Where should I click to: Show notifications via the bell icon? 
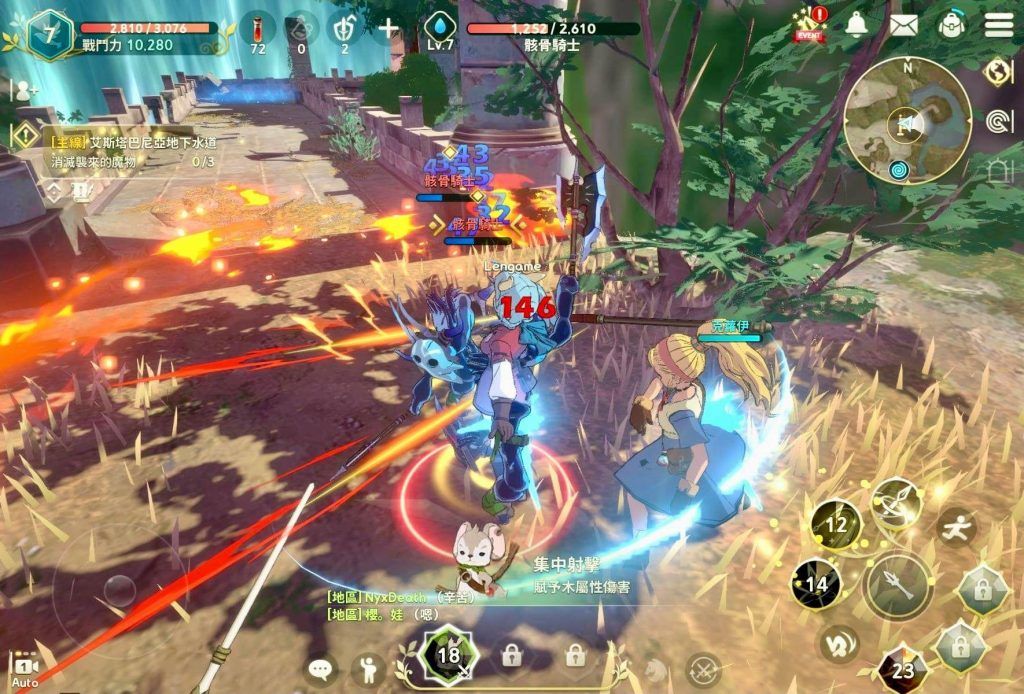(856, 25)
